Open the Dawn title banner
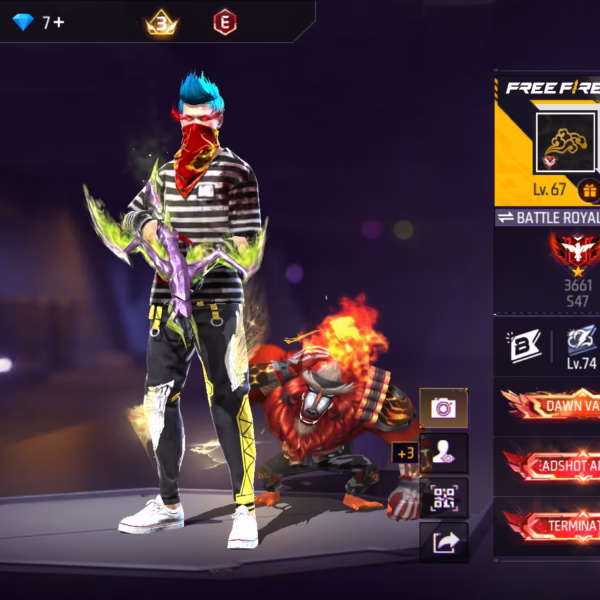Image resolution: width=600 pixels, height=600 pixels. tap(550, 406)
